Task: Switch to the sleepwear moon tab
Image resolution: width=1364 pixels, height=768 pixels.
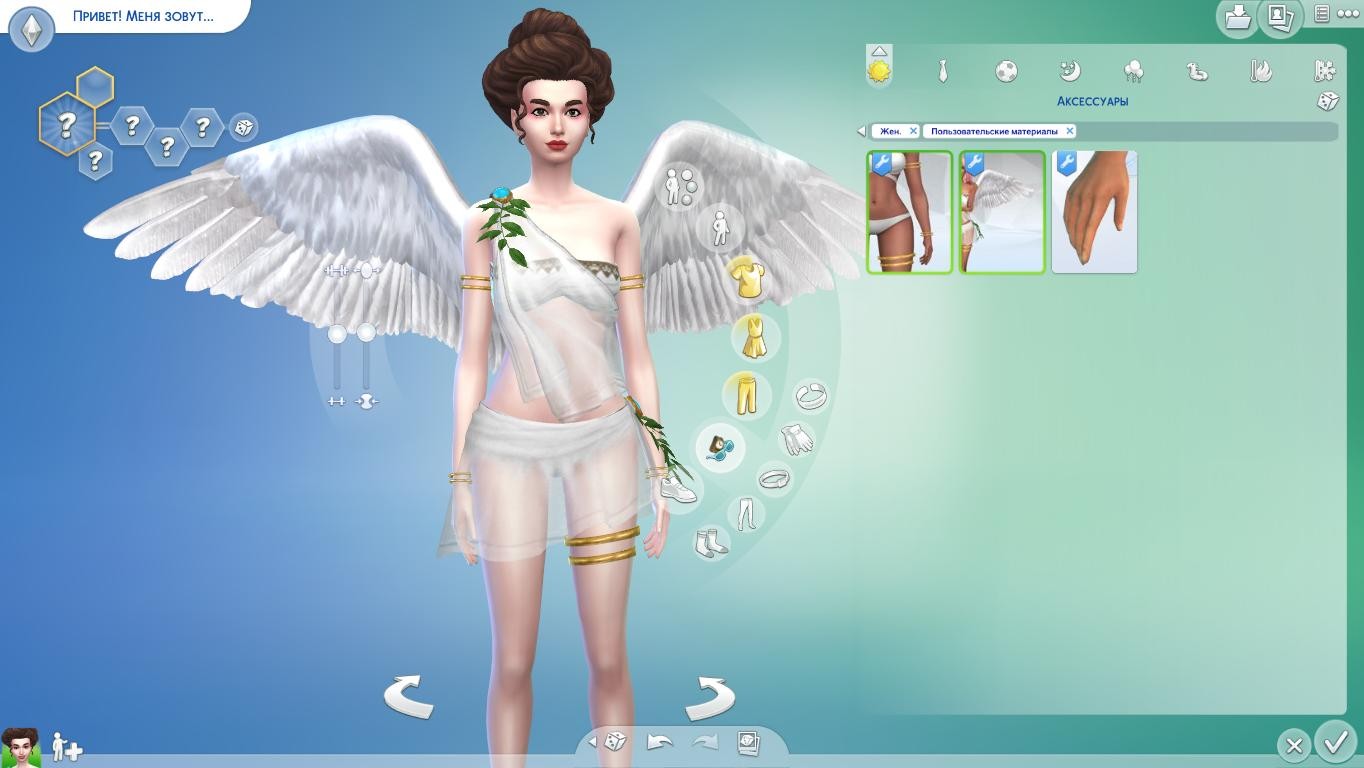Action: pyautogui.click(x=1070, y=71)
